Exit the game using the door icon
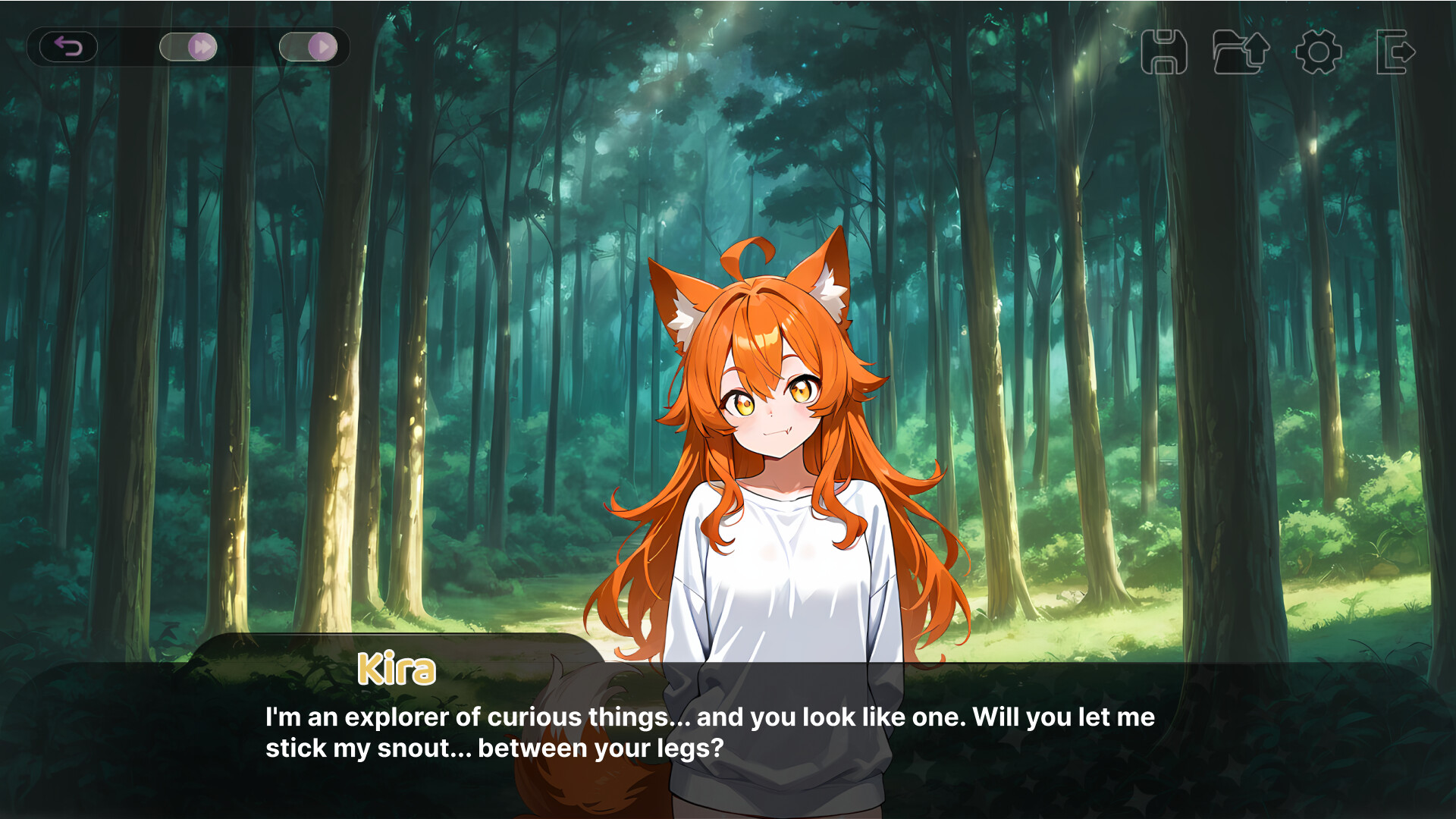The width and height of the screenshot is (1456, 819). click(x=1395, y=52)
